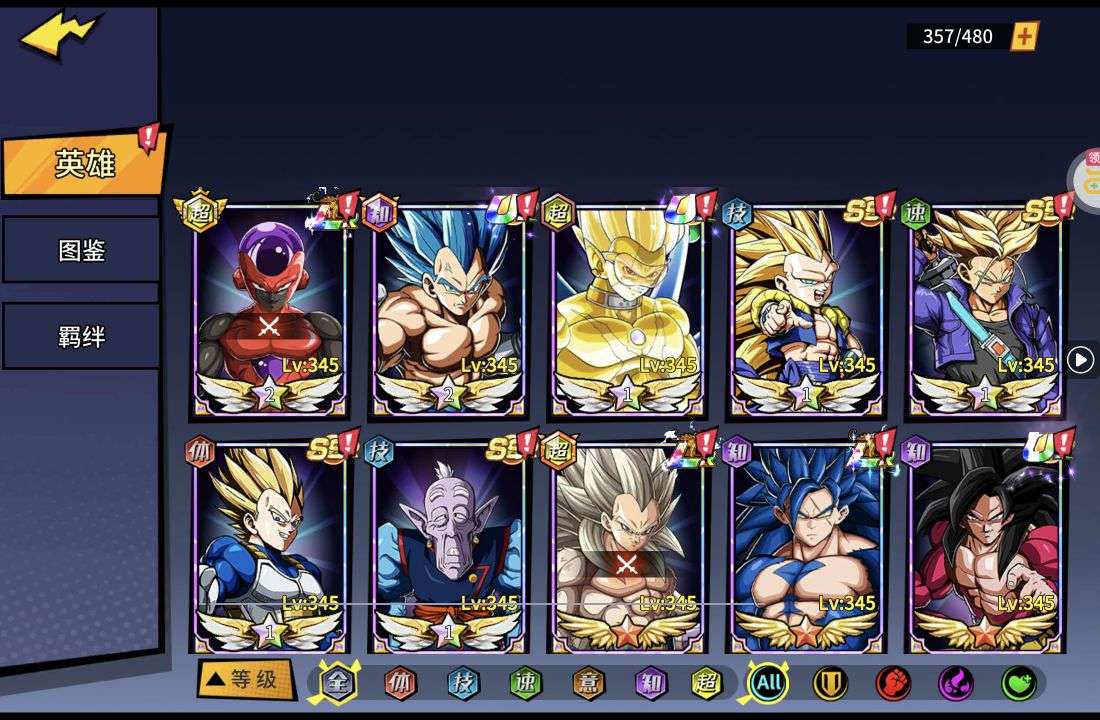Show only 超 type heroes

click(x=707, y=683)
